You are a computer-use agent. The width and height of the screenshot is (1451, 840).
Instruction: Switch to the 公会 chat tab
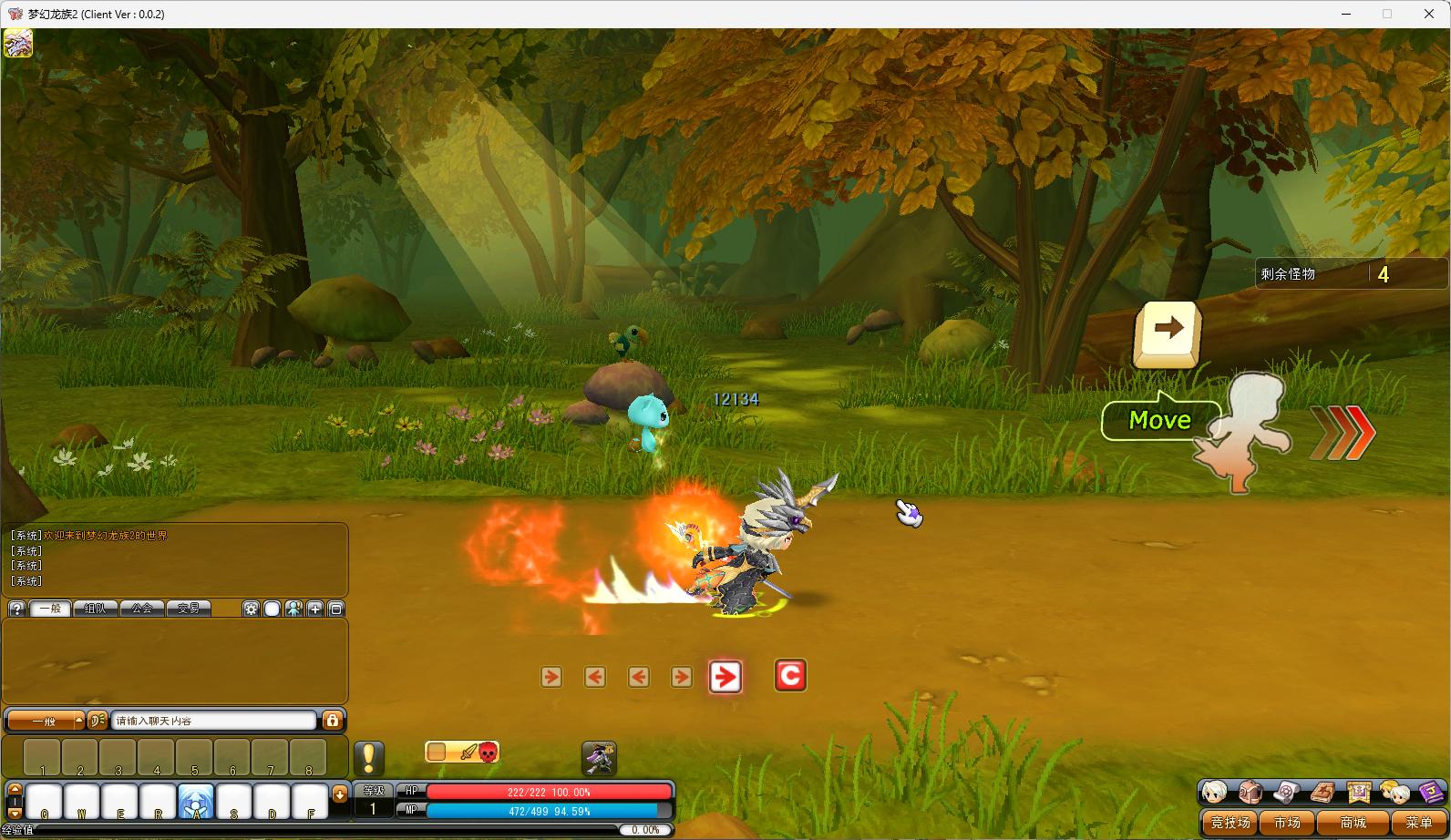(141, 609)
